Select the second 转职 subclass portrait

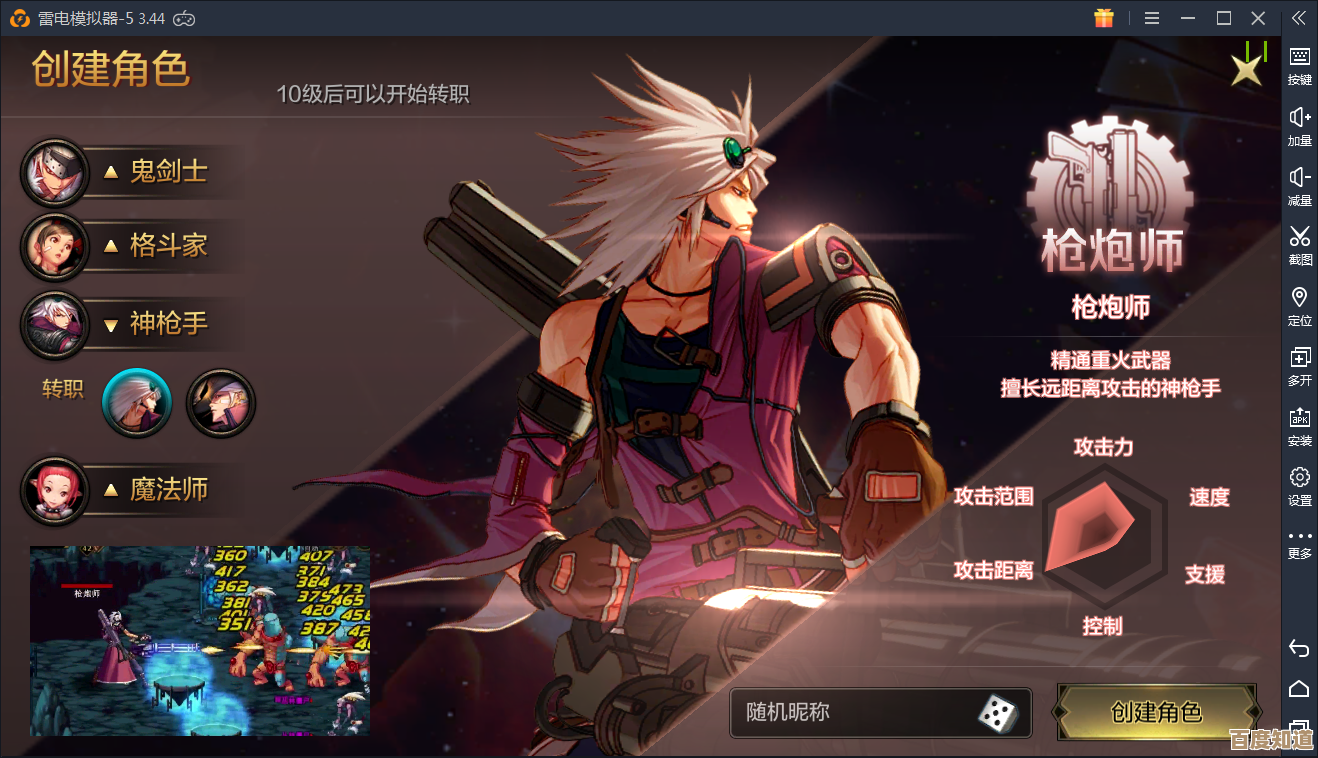point(220,402)
